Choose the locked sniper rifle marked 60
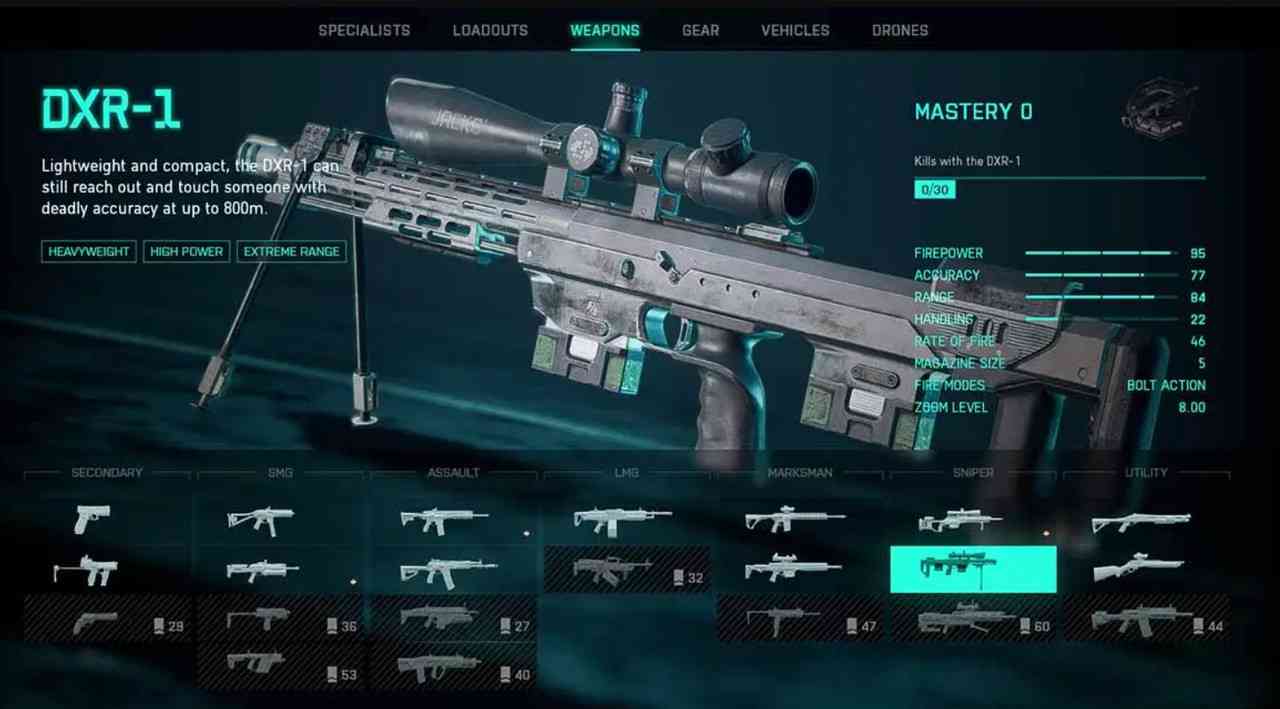This screenshot has height=709, width=1280. coord(973,621)
